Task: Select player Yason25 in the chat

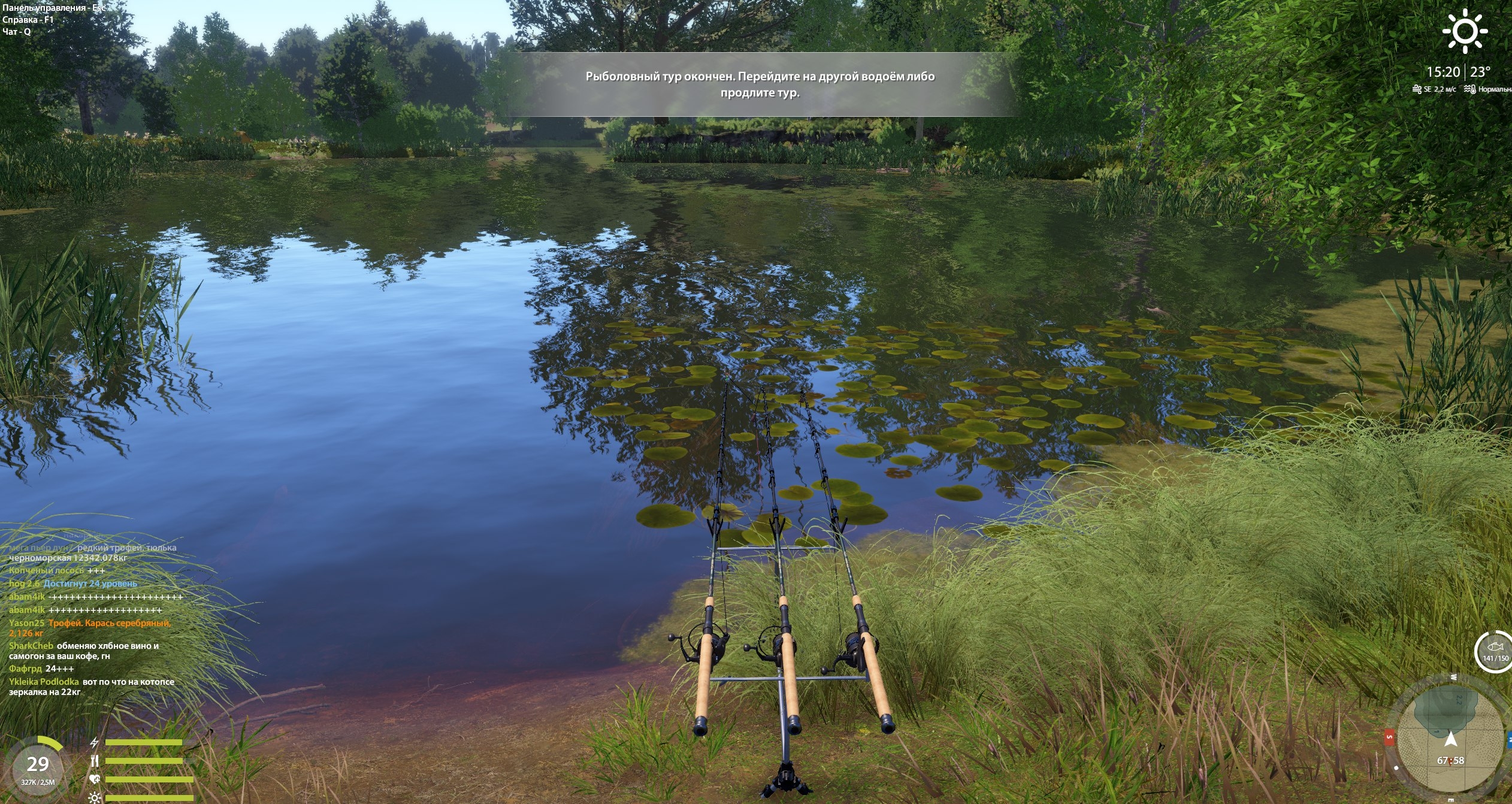Action: pos(26,623)
